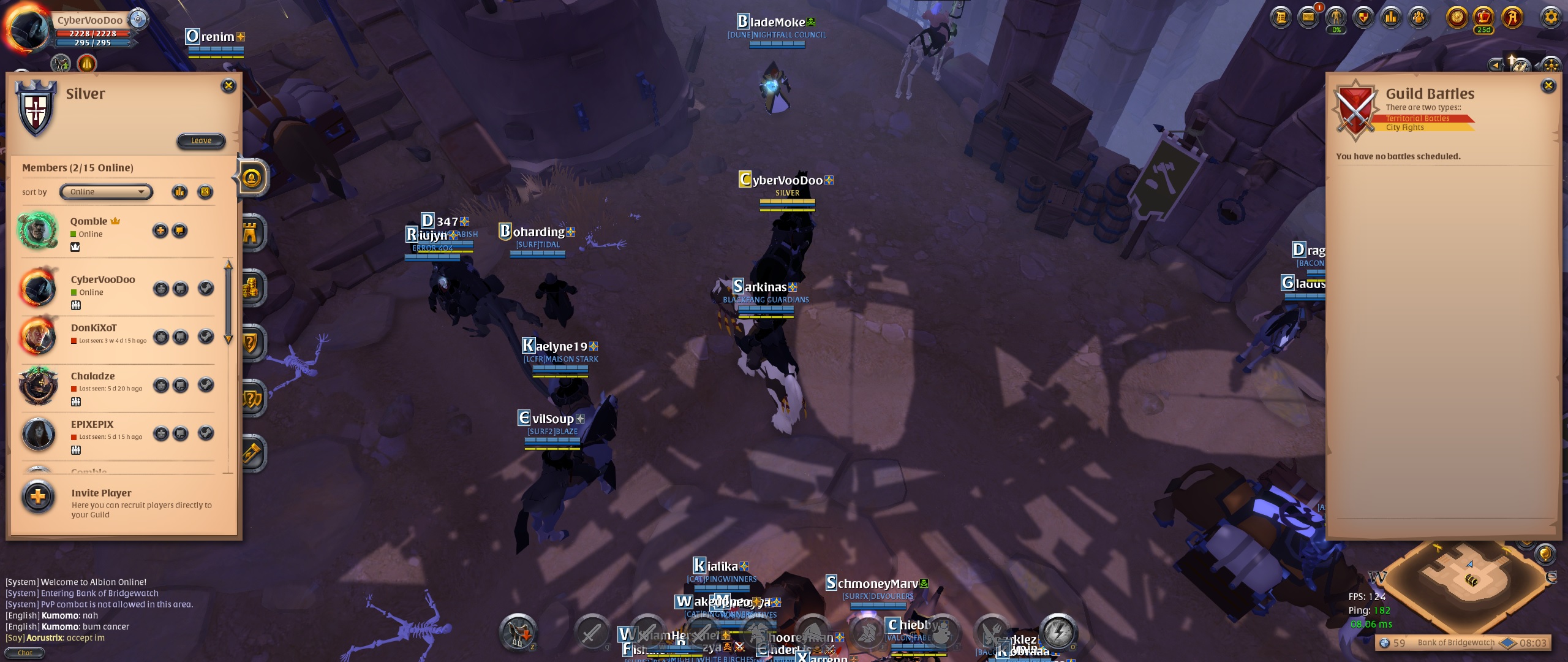Open the mail envelope icon
The height and width of the screenshot is (662, 1568).
1308,17
